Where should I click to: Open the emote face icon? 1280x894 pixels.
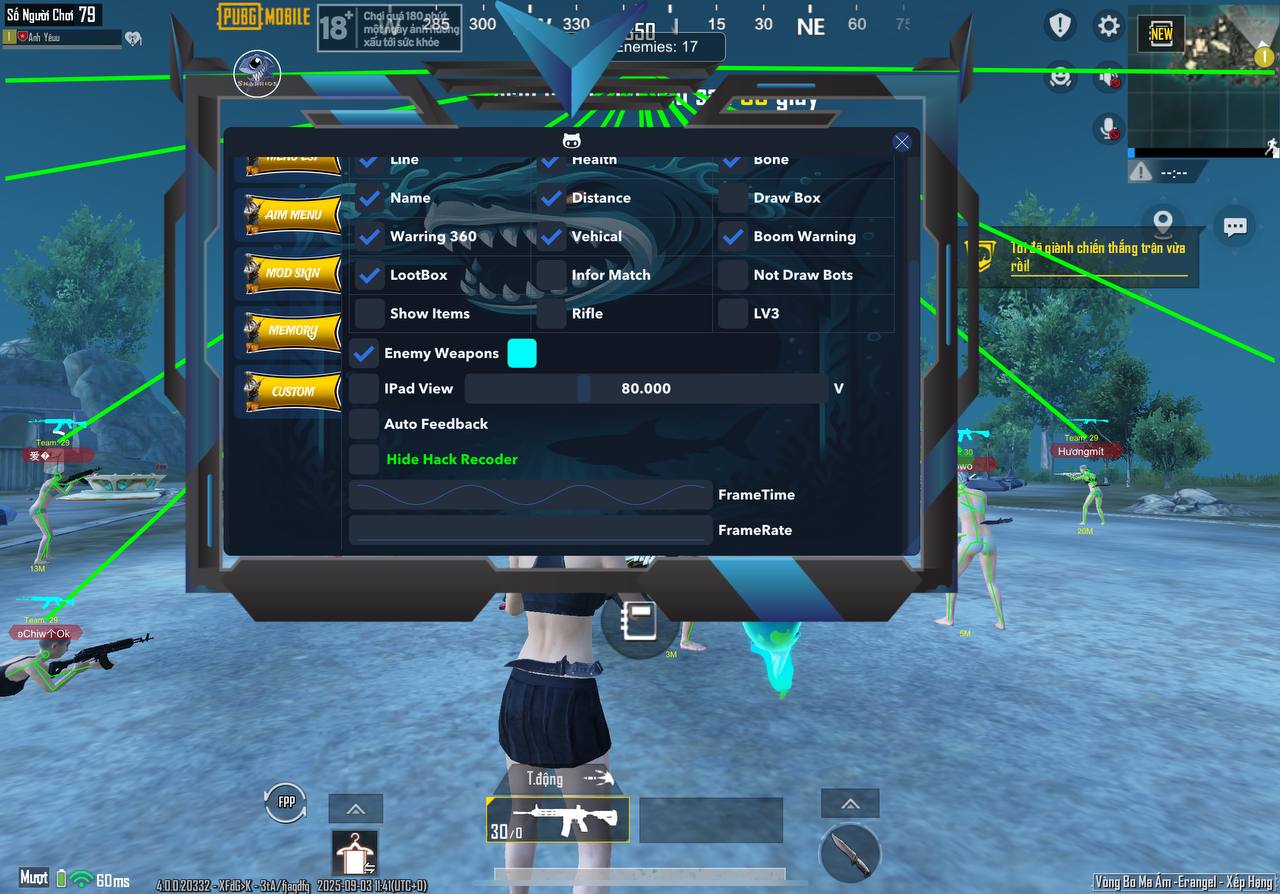click(x=1059, y=79)
